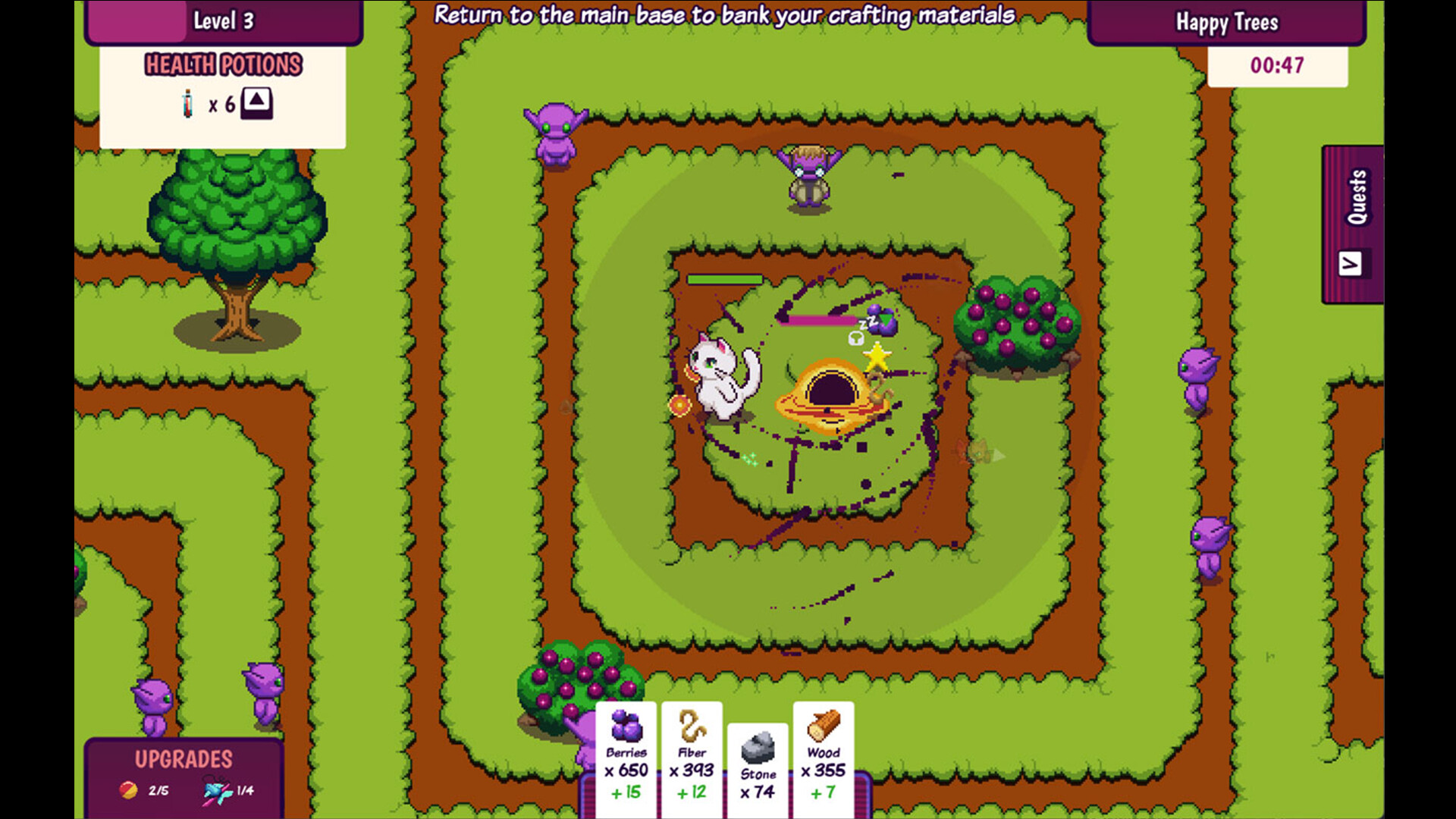
Task: Click the green health bar above the base
Action: tap(724, 280)
